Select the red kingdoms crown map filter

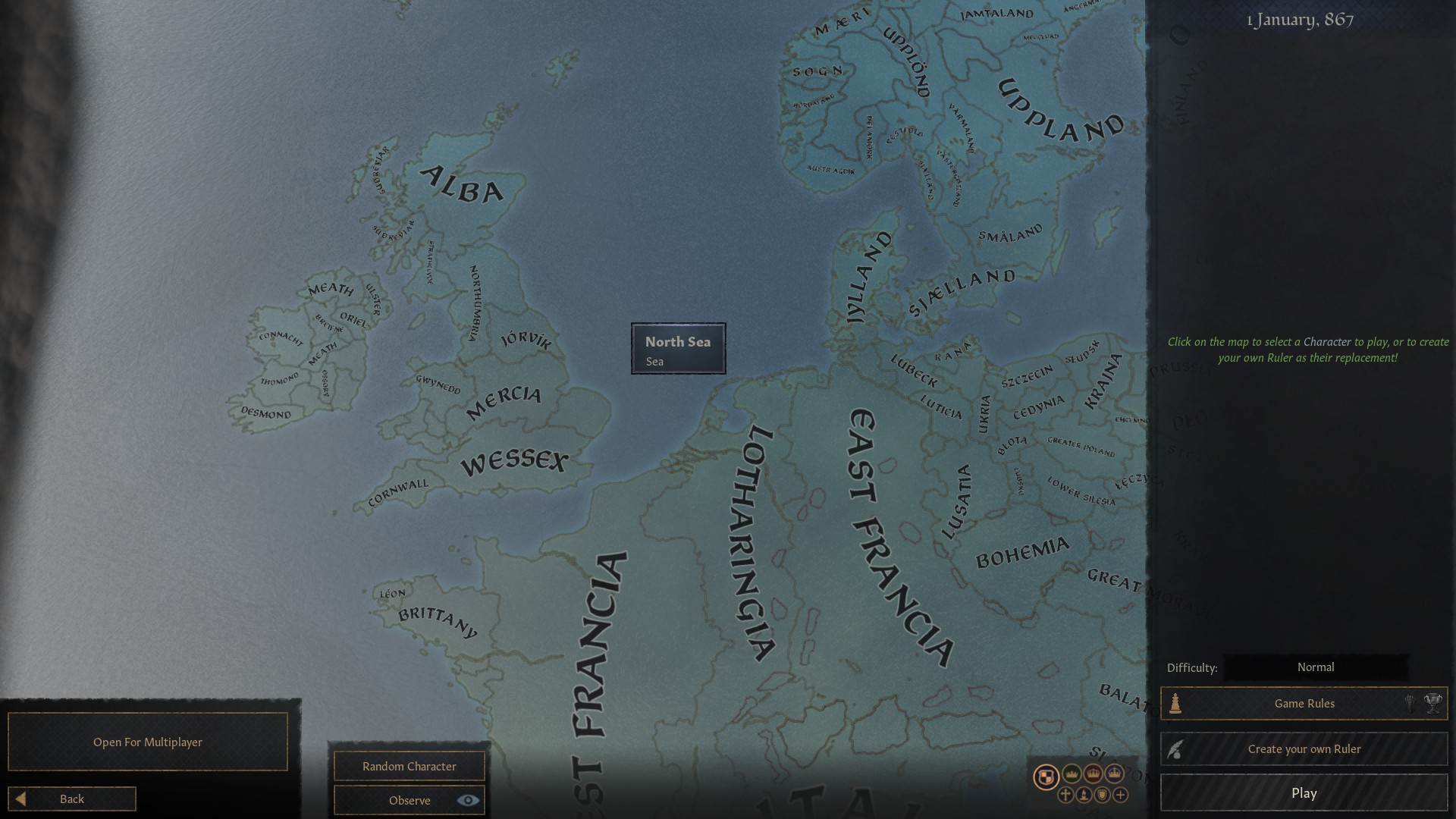1093,774
